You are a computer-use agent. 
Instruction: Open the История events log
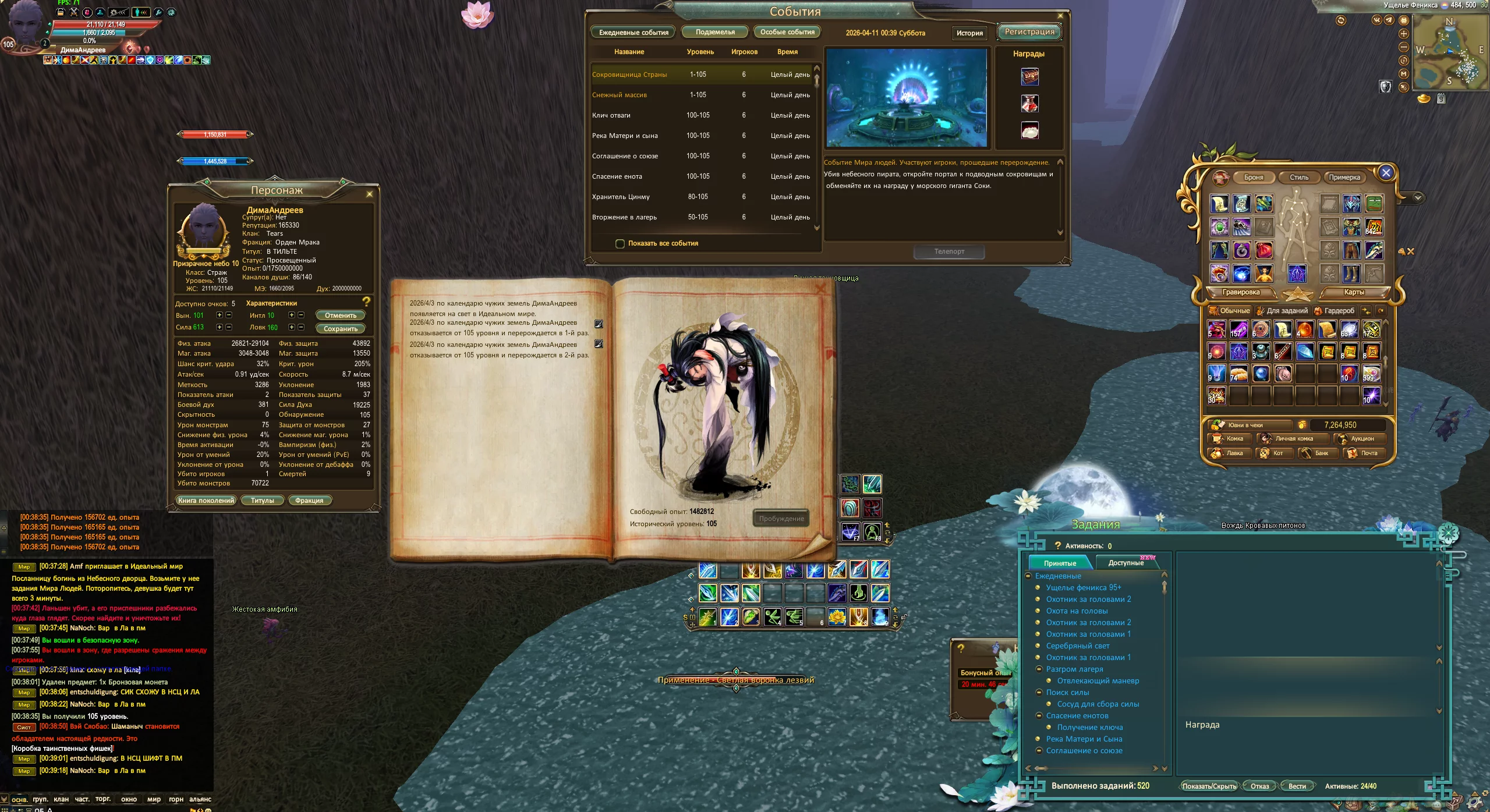[969, 33]
